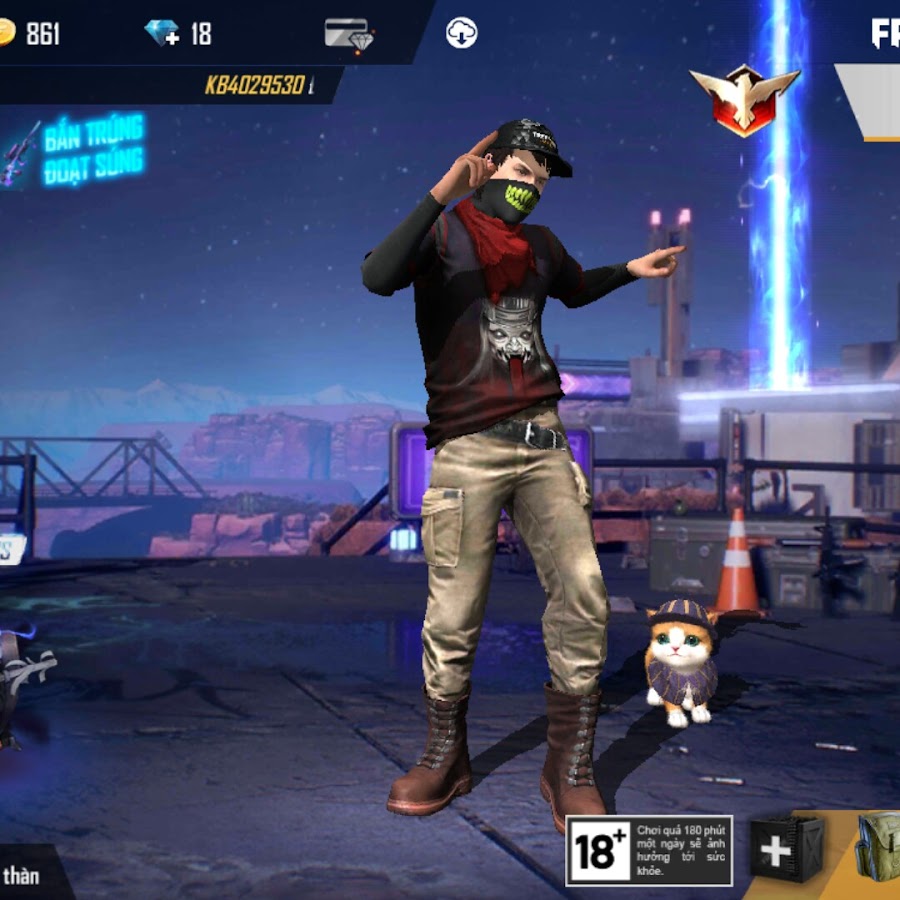Viewport: 900px width, 900px height.
Task: Select the black loot crate with plus
Action: pyautogui.click(x=787, y=850)
